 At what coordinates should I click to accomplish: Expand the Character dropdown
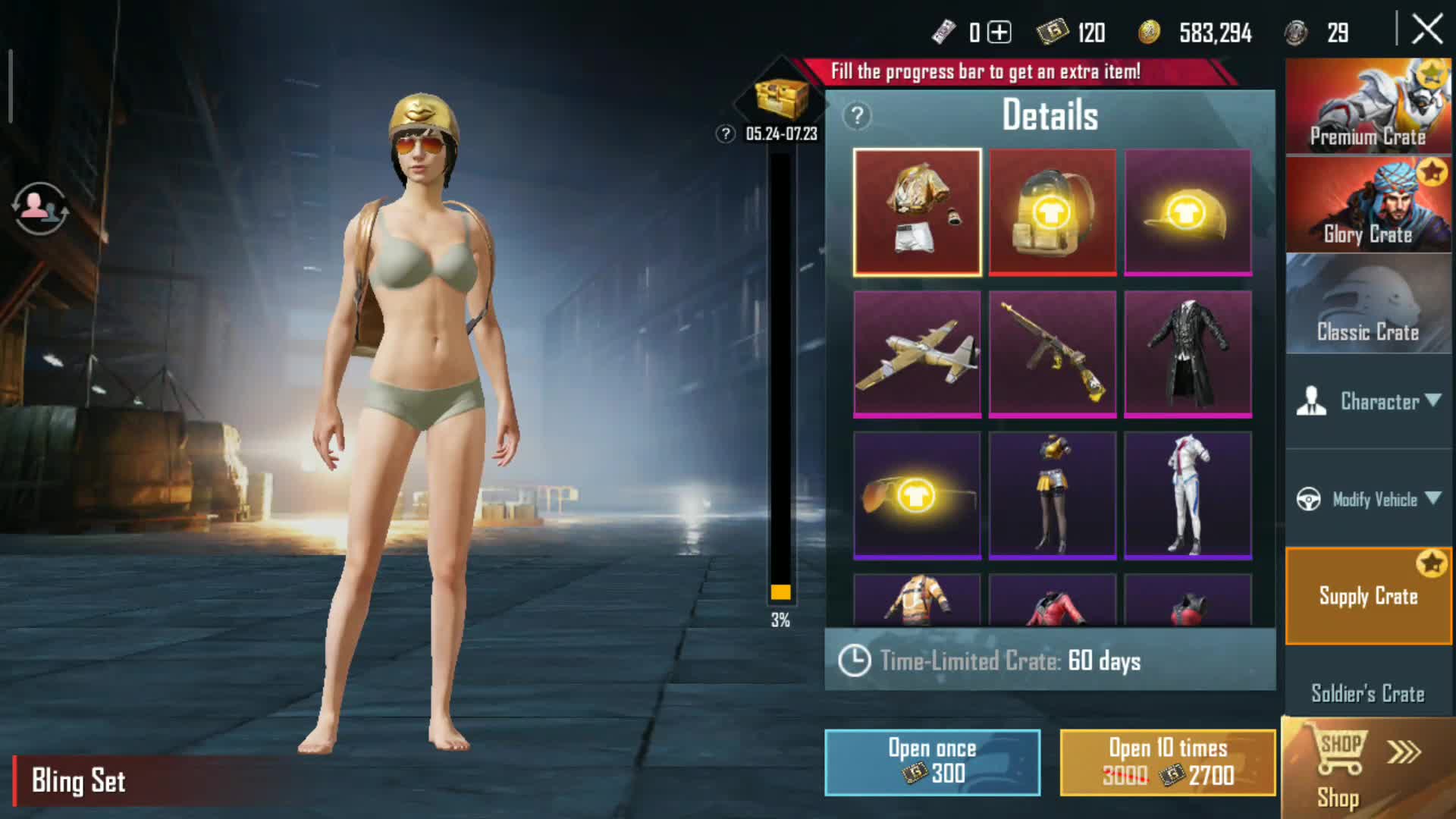tap(1370, 401)
